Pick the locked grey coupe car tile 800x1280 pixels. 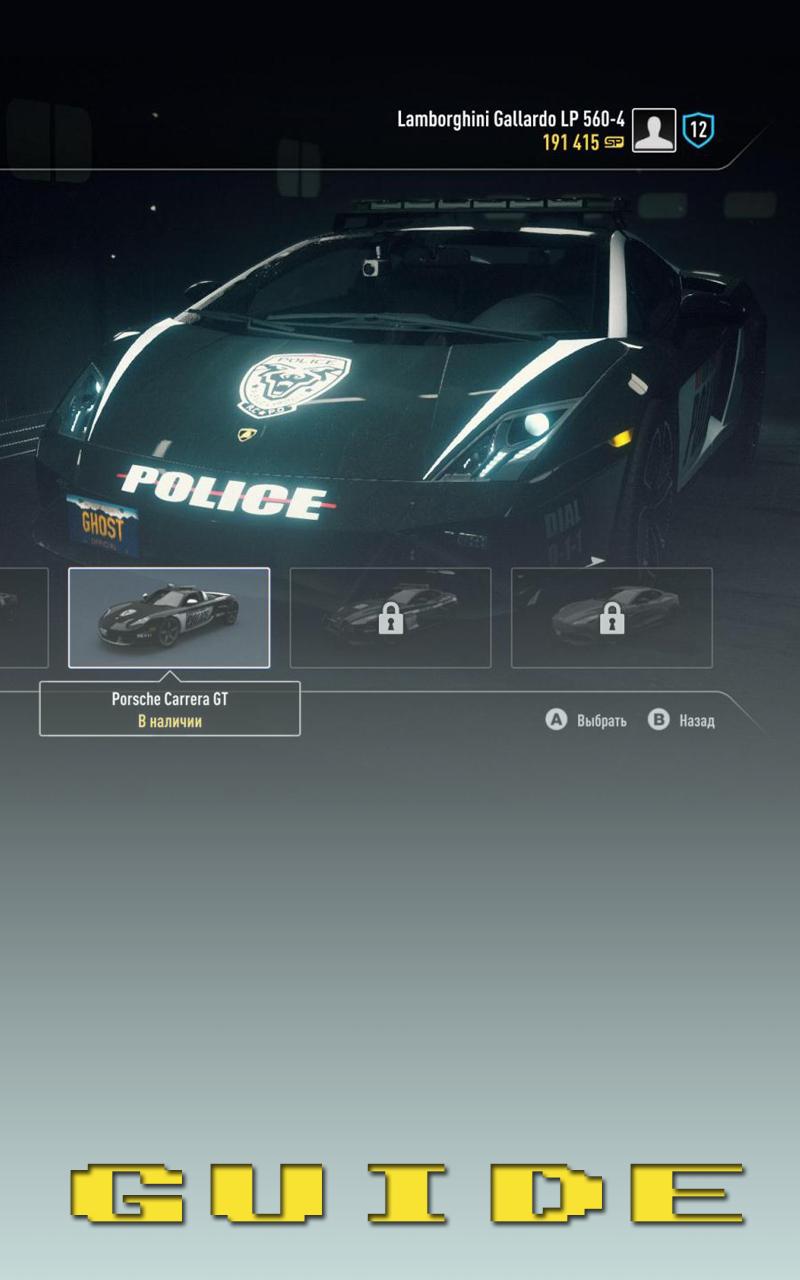point(611,617)
